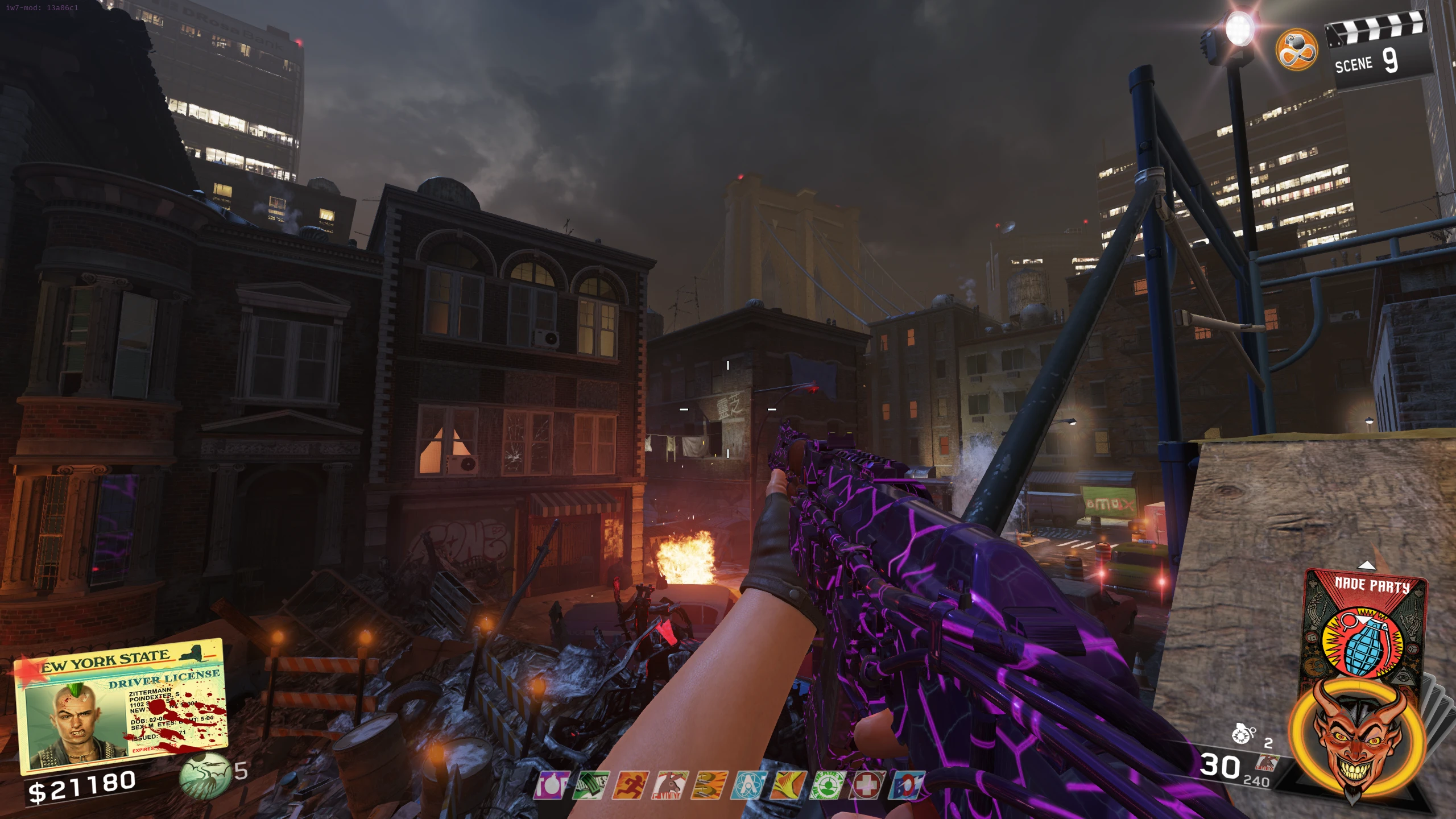Click the white arrow above the card
The width and height of the screenshot is (1456, 819).
coord(1366,565)
